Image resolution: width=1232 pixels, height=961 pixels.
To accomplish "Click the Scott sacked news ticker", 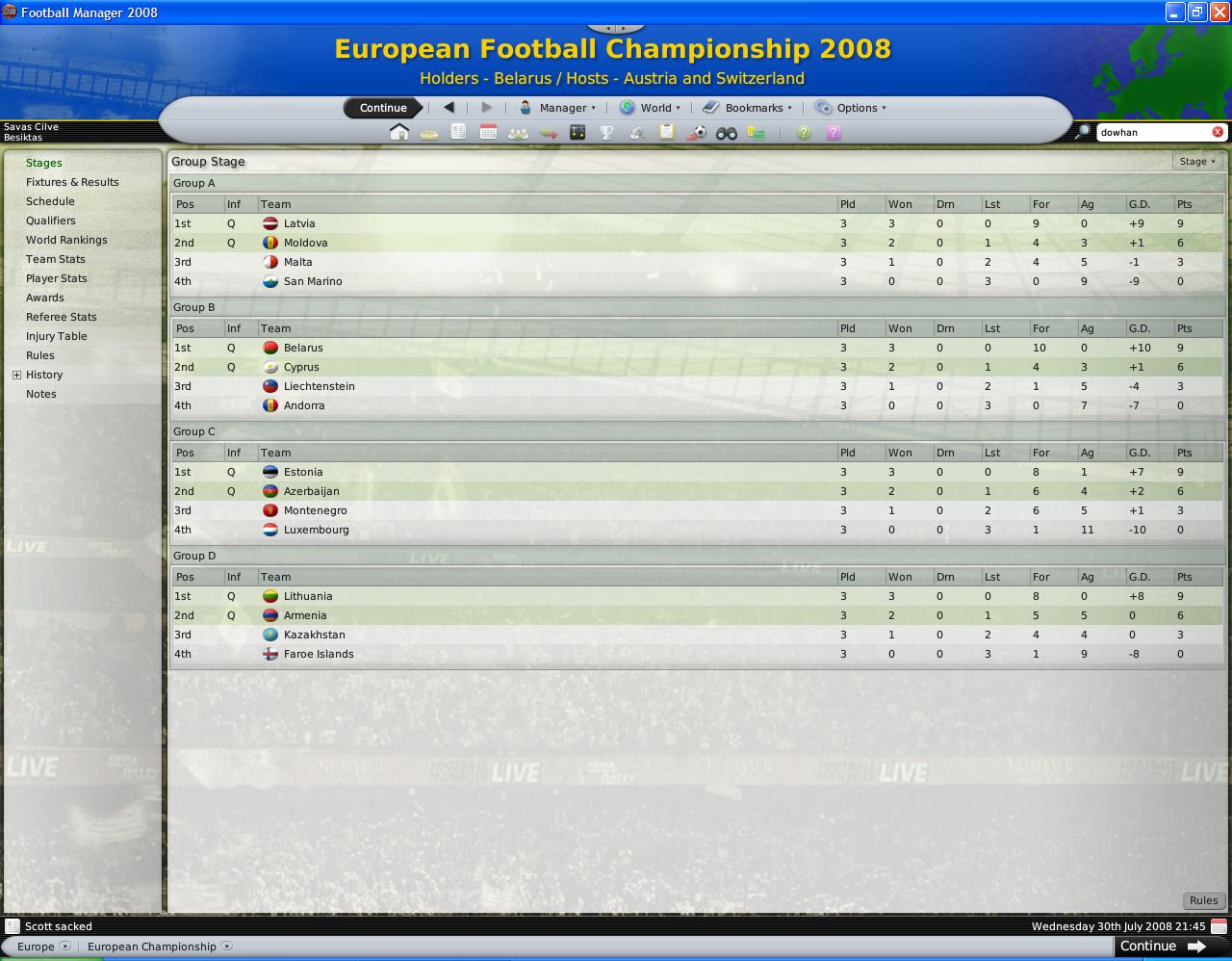I will (59, 926).
